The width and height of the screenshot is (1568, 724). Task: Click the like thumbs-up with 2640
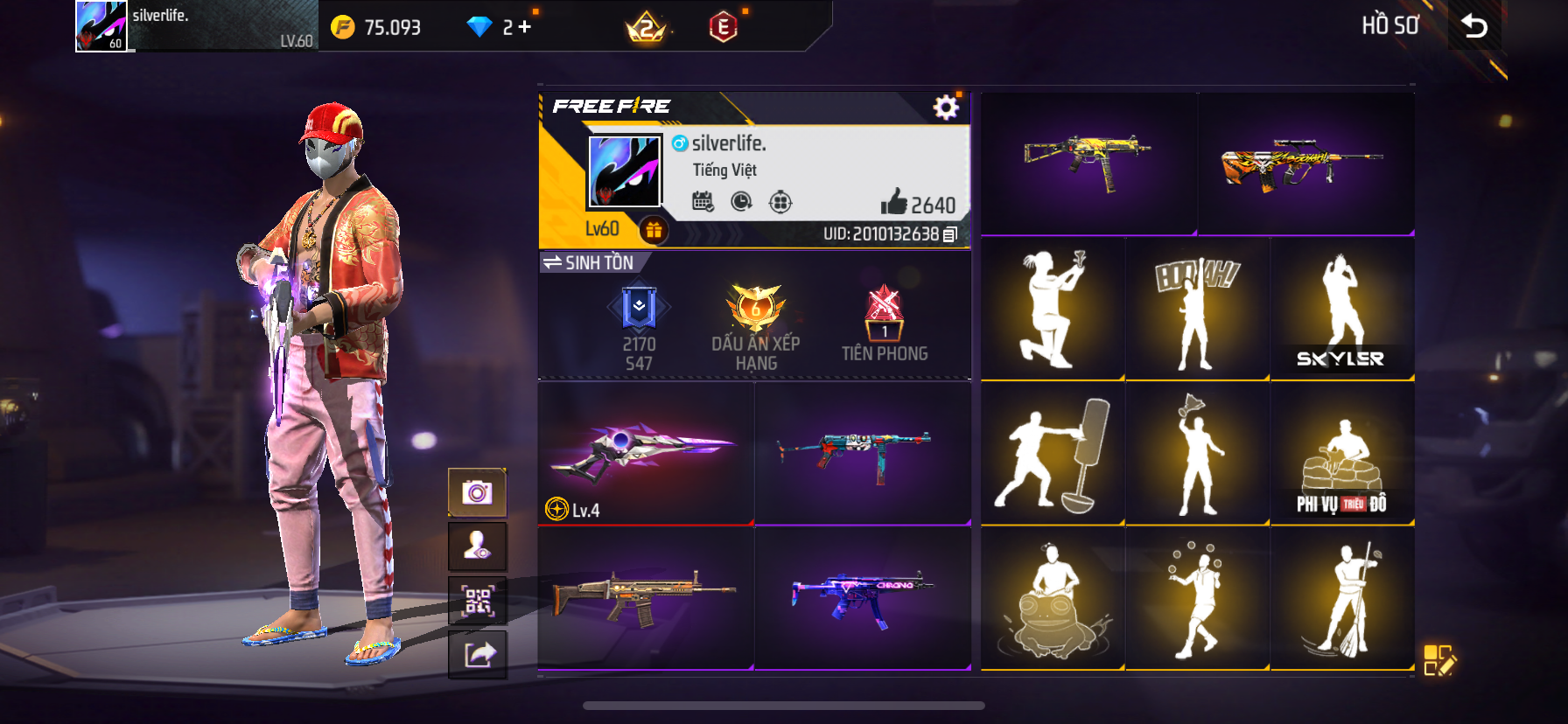pyautogui.click(x=894, y=203)
